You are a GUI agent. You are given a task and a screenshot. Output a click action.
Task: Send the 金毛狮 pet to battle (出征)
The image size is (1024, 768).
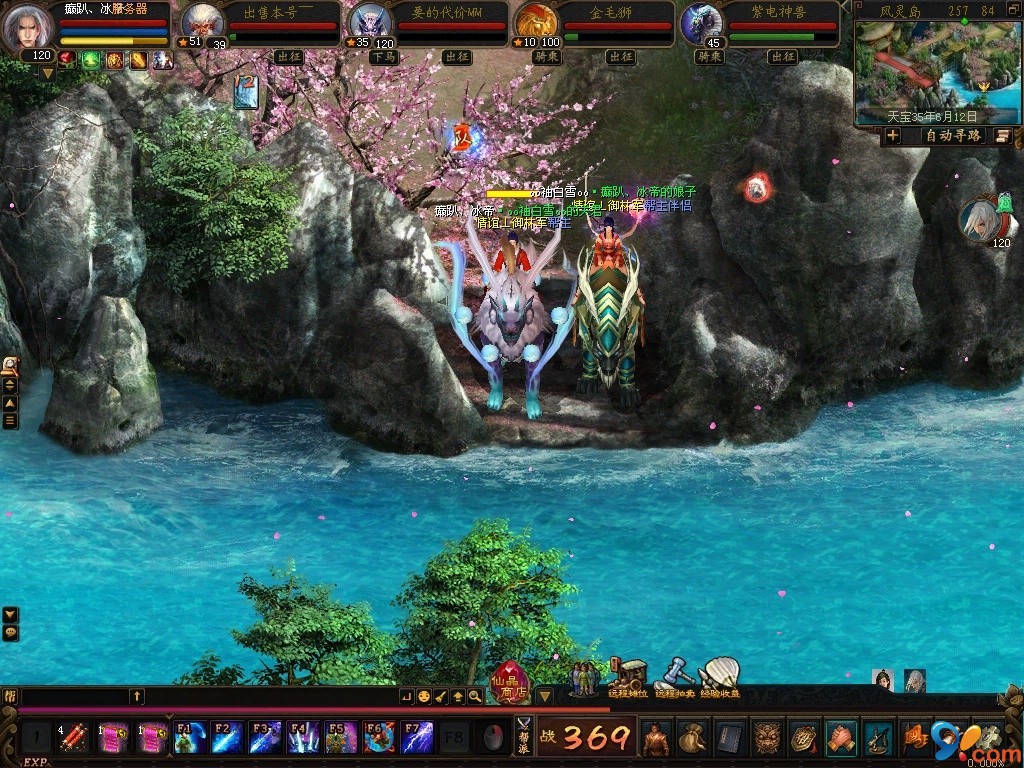click(621, 57)
